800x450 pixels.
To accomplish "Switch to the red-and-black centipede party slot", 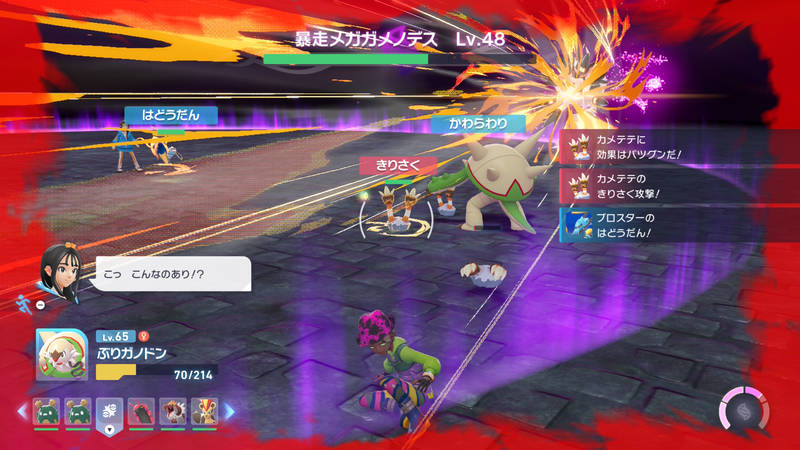I will (x=141, y=411).
